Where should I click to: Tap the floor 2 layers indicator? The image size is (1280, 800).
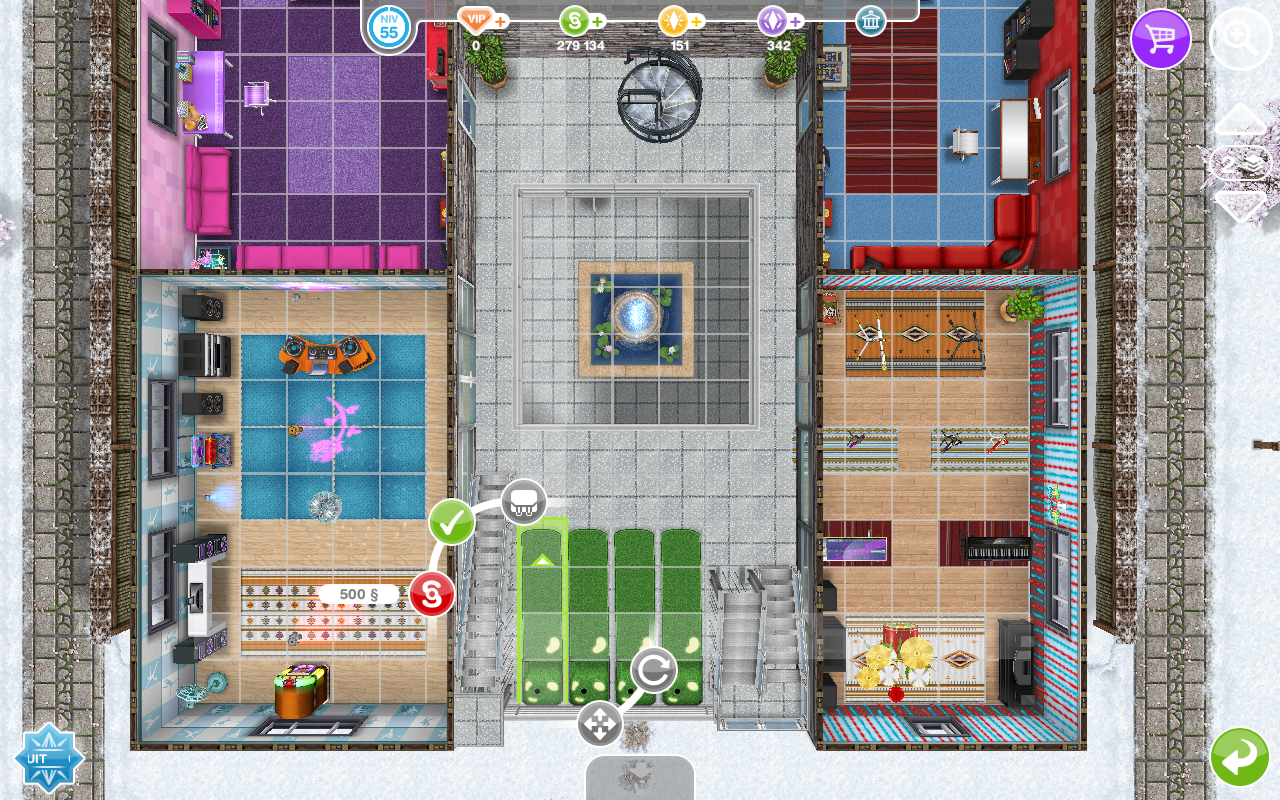(x=1240, y=163)
